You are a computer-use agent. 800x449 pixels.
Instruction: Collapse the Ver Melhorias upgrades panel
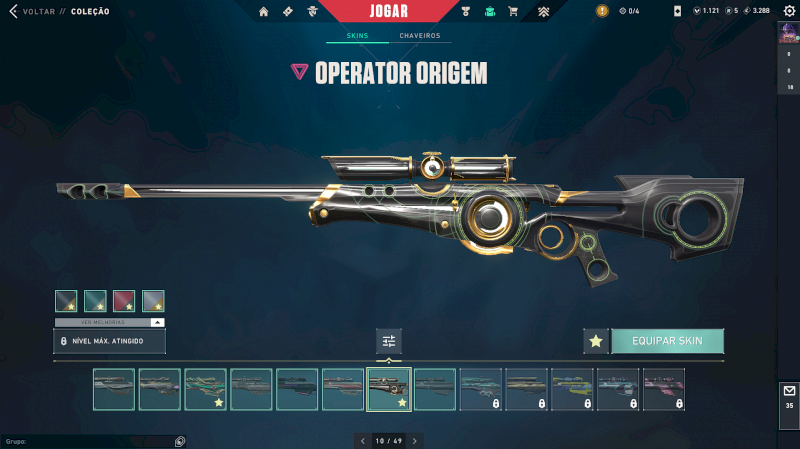(157, 323)
